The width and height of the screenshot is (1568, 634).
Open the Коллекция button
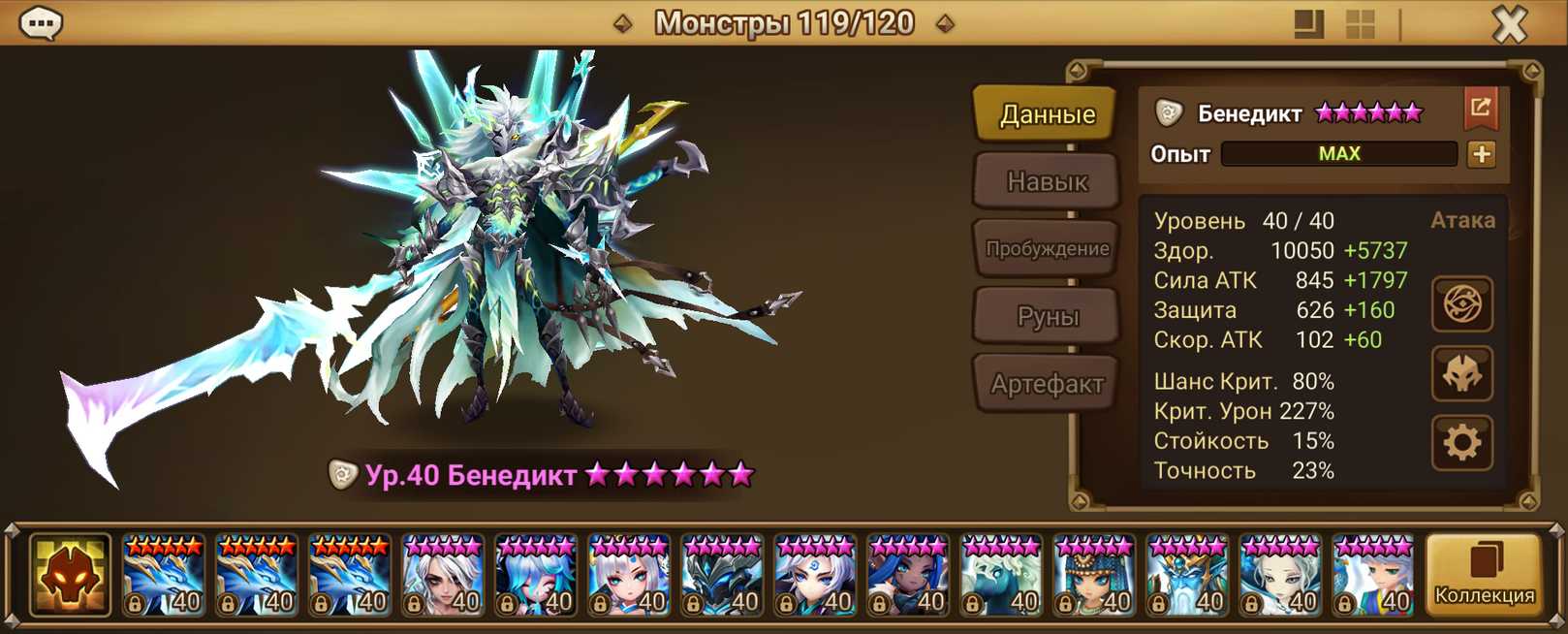[x=1484, y=575]
